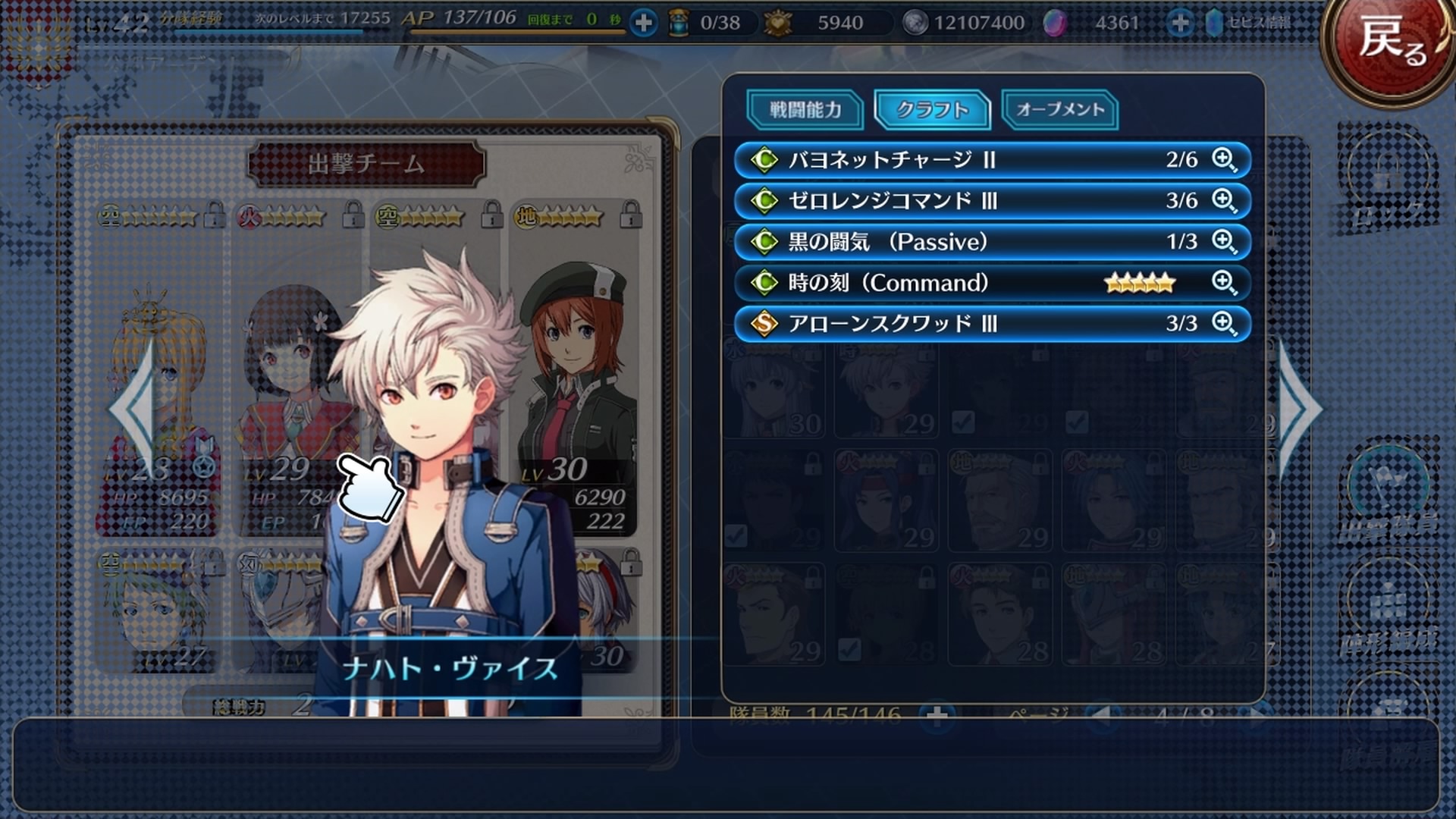Select the 黒の闘気 (Passive) row
Image resolution: width=1456 pixels, height=819 pixels.
pyautogui.click(x=948, y=242)
